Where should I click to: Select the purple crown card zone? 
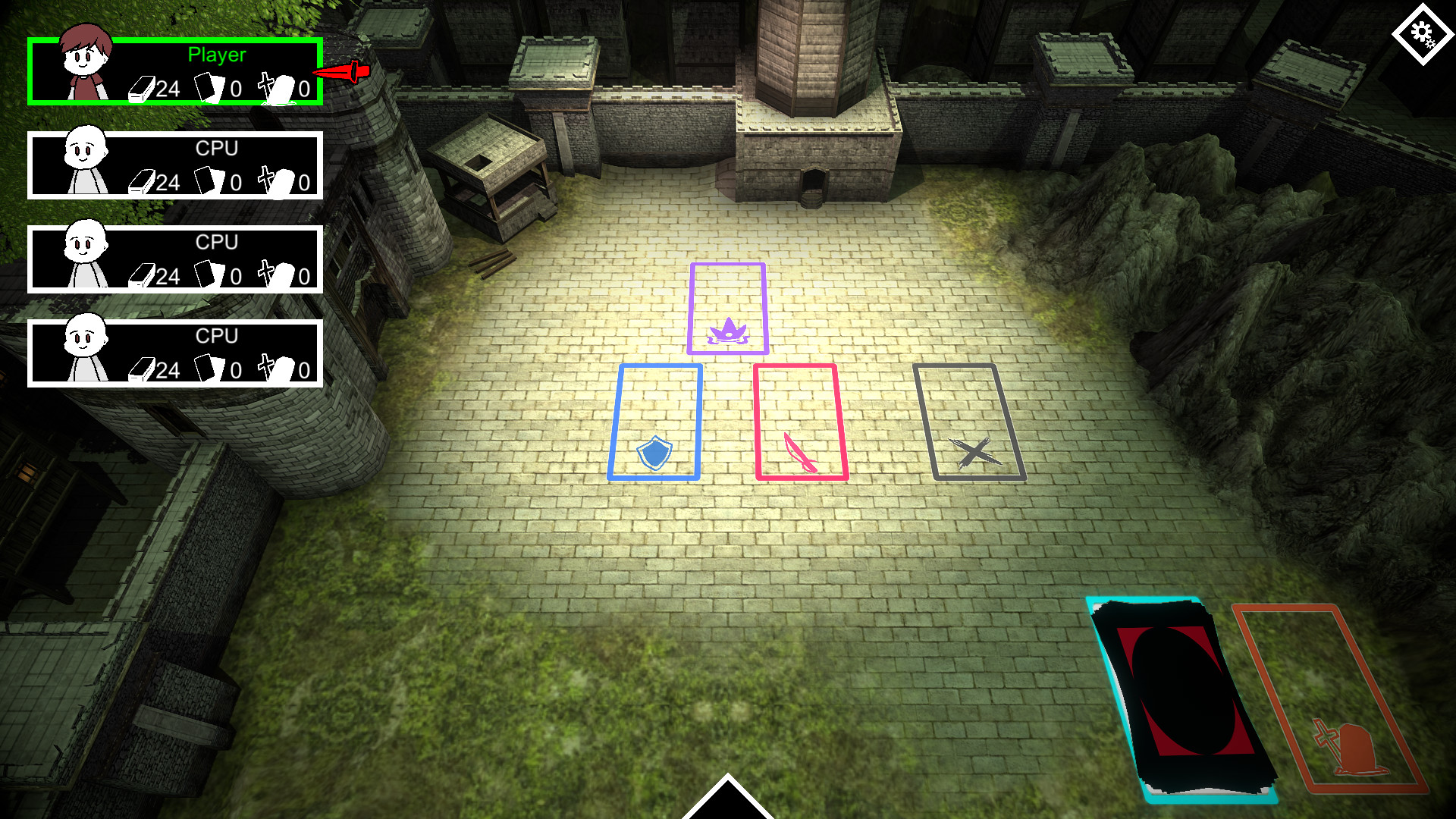pyautogui.click(x=727, y=308)
